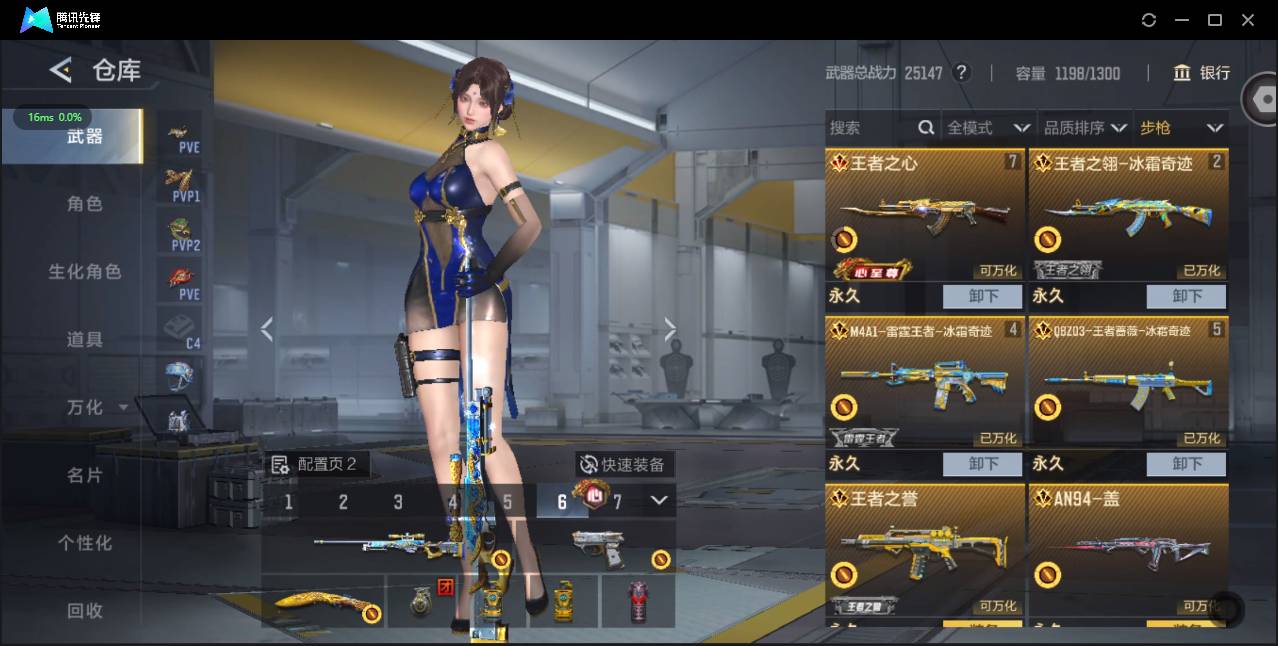Viewport: 1278px width, 646px height.
Task: Go back from the 仓库 warehouse screen
Action: [60, 70]
